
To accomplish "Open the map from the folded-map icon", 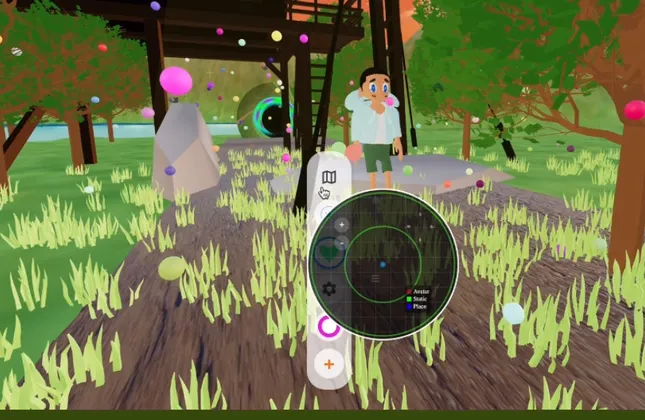I will [x=329, y=176].
